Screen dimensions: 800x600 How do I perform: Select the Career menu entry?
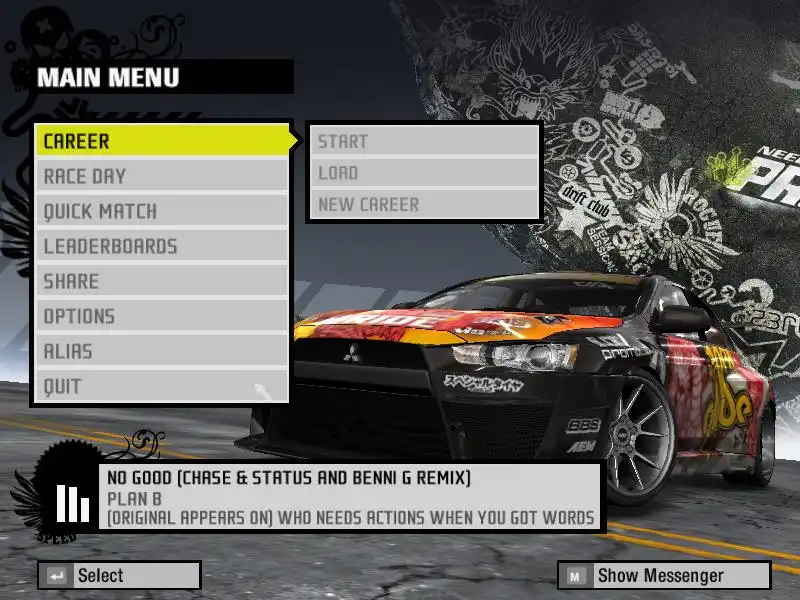(162, 141)
